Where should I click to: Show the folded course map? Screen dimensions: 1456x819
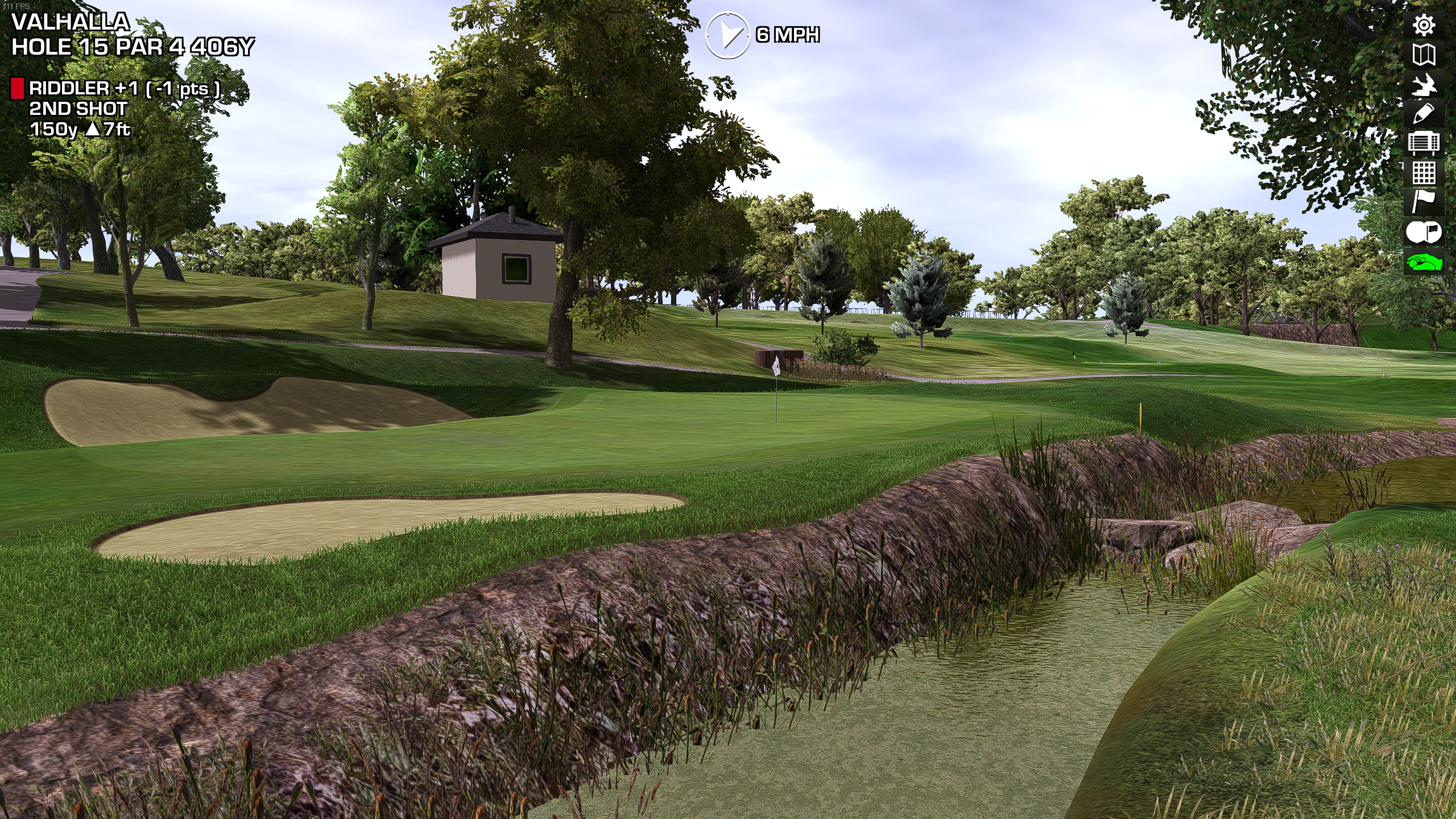pos(1424,55)
